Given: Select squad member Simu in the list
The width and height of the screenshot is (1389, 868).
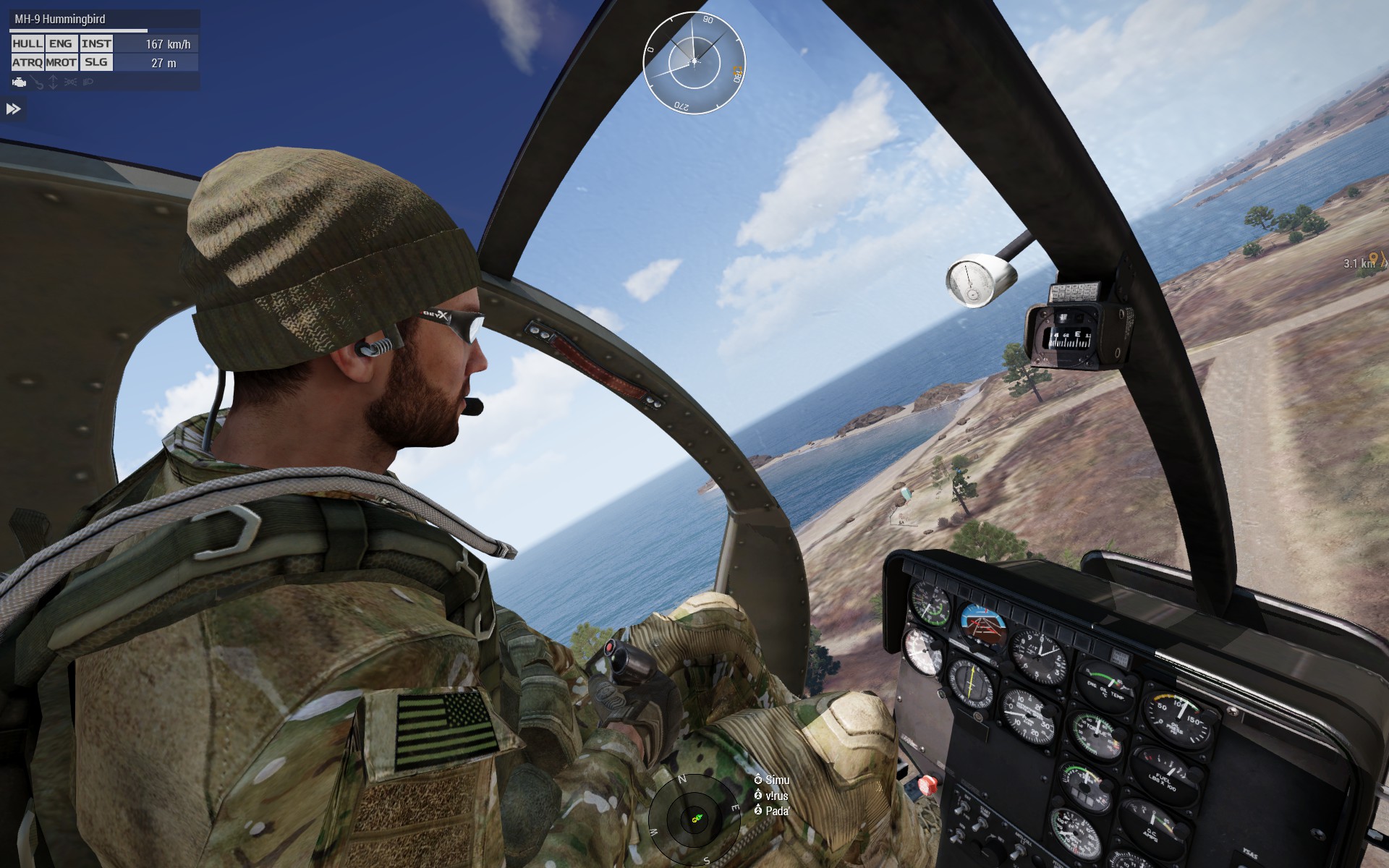Looking at the screenshot, I should tap(776, 780).
